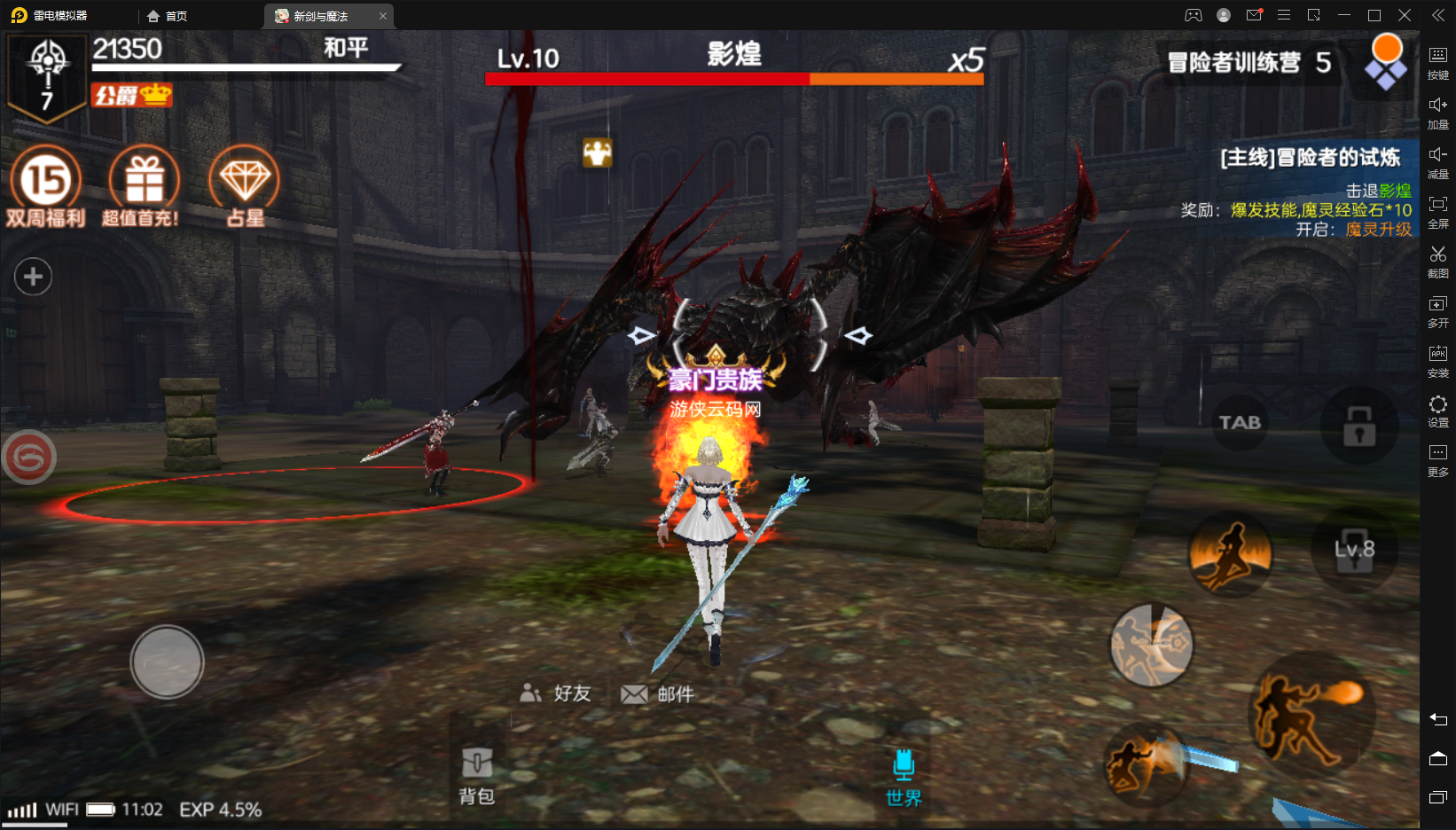The width and height of the screenshot is (1456, 830).
Task: Select the 新剑与魔法 game tab
Action: coord(321,15)
